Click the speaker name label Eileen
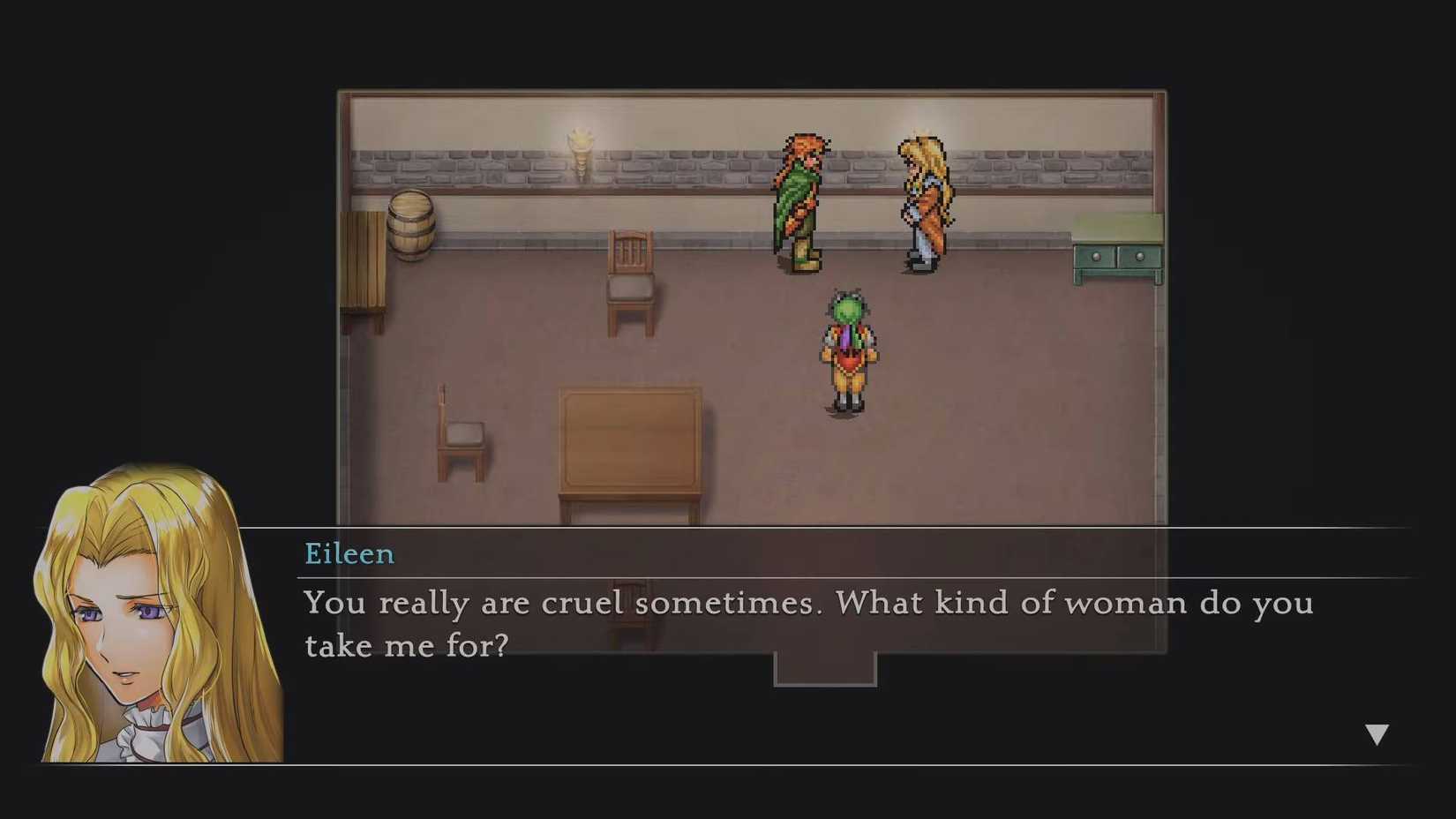Image resolution: width=1456 pixels, height=819 pixels. (349, 554)
